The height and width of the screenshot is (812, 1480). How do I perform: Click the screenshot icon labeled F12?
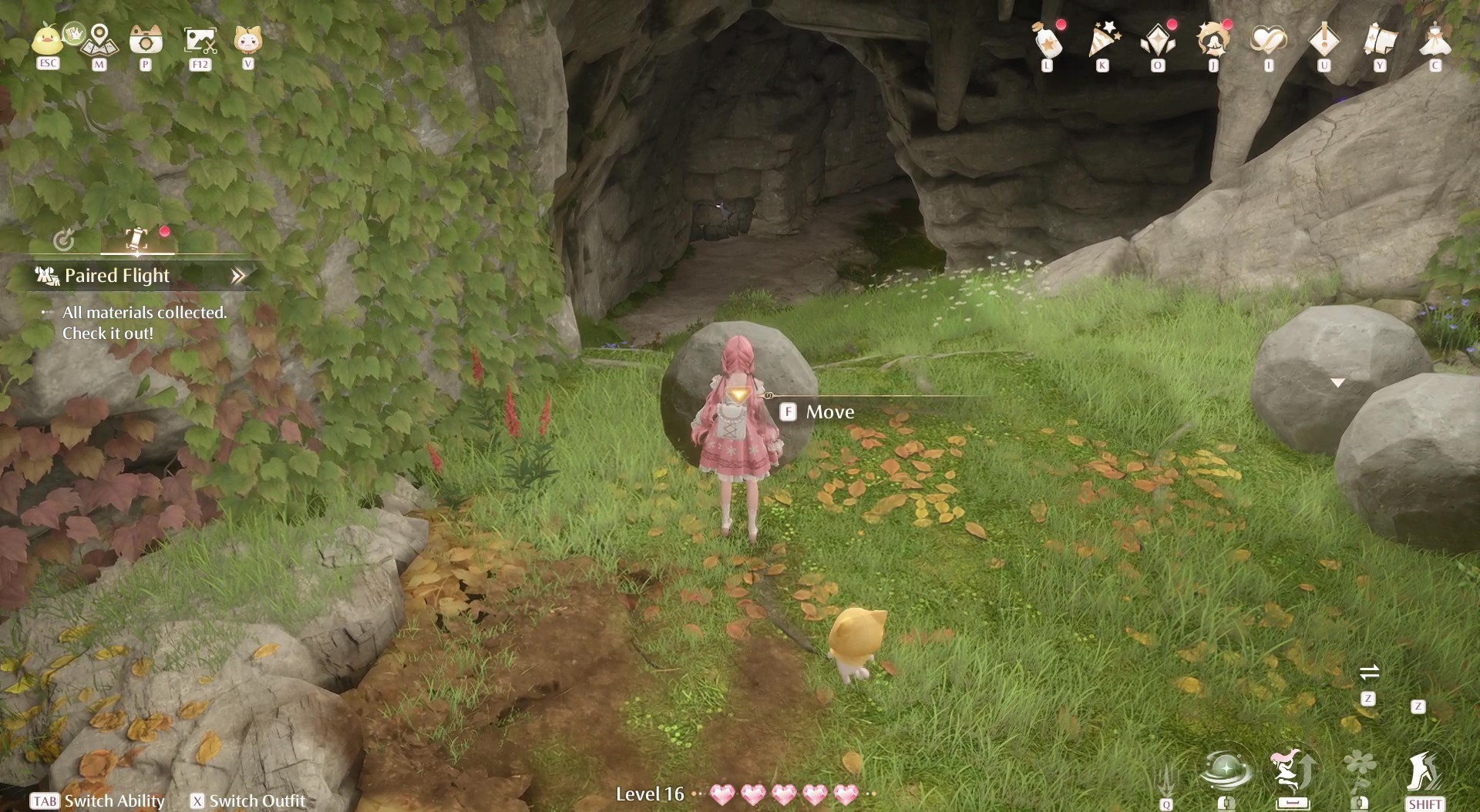click(x=200, y=39)
